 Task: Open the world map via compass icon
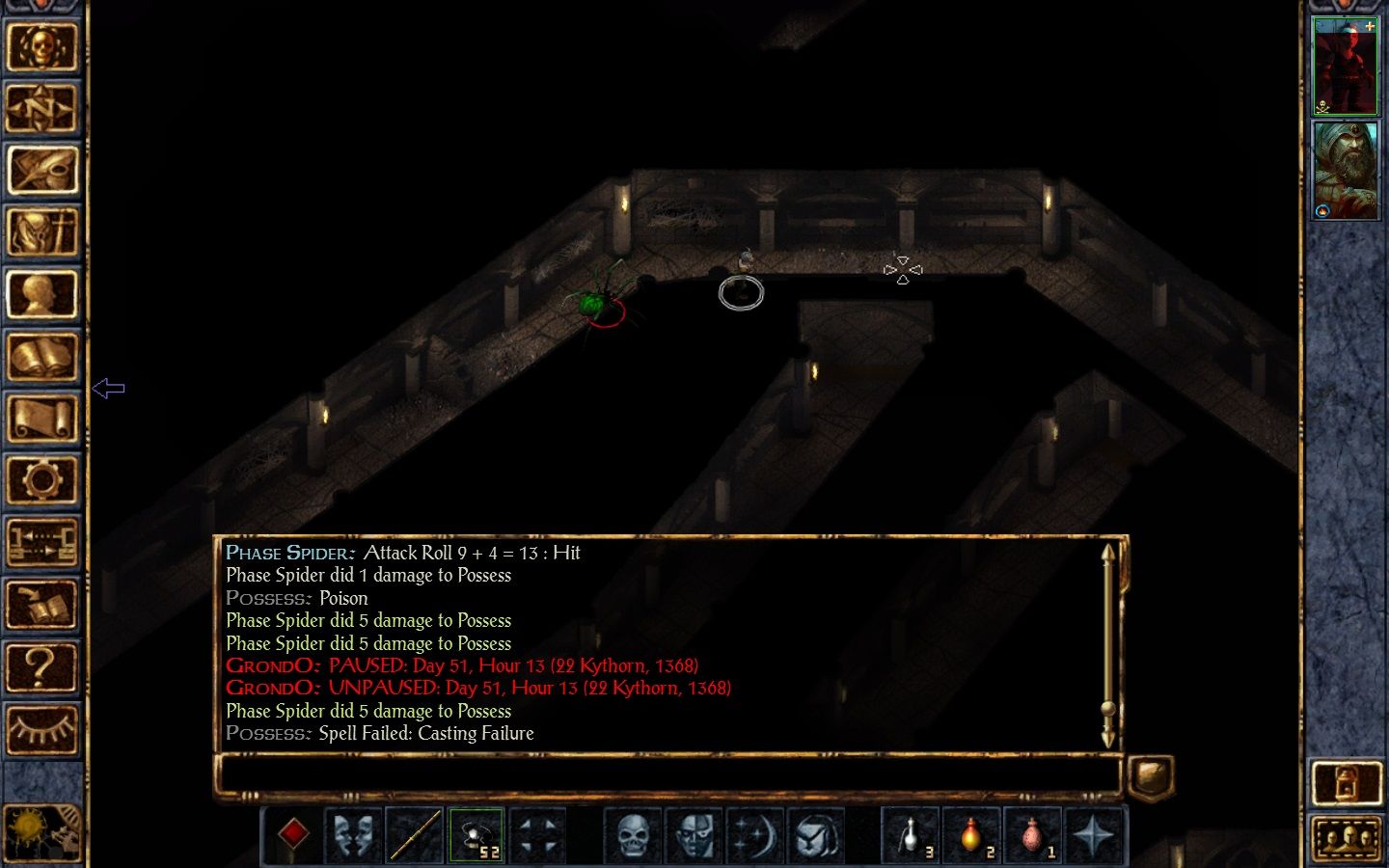click(x=42, y=109)
